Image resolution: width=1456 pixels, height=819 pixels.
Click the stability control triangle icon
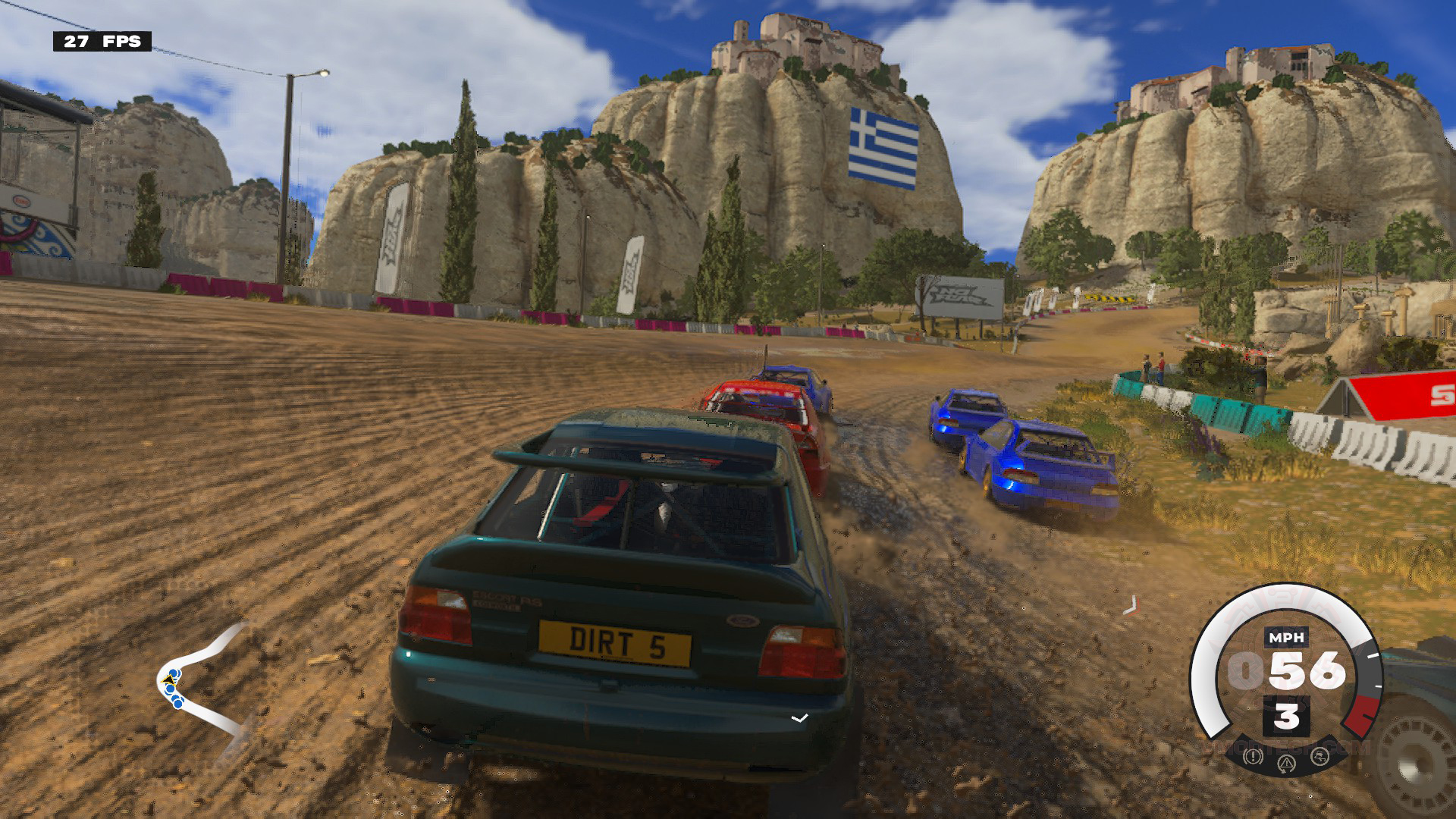(x=1287, y=764)
